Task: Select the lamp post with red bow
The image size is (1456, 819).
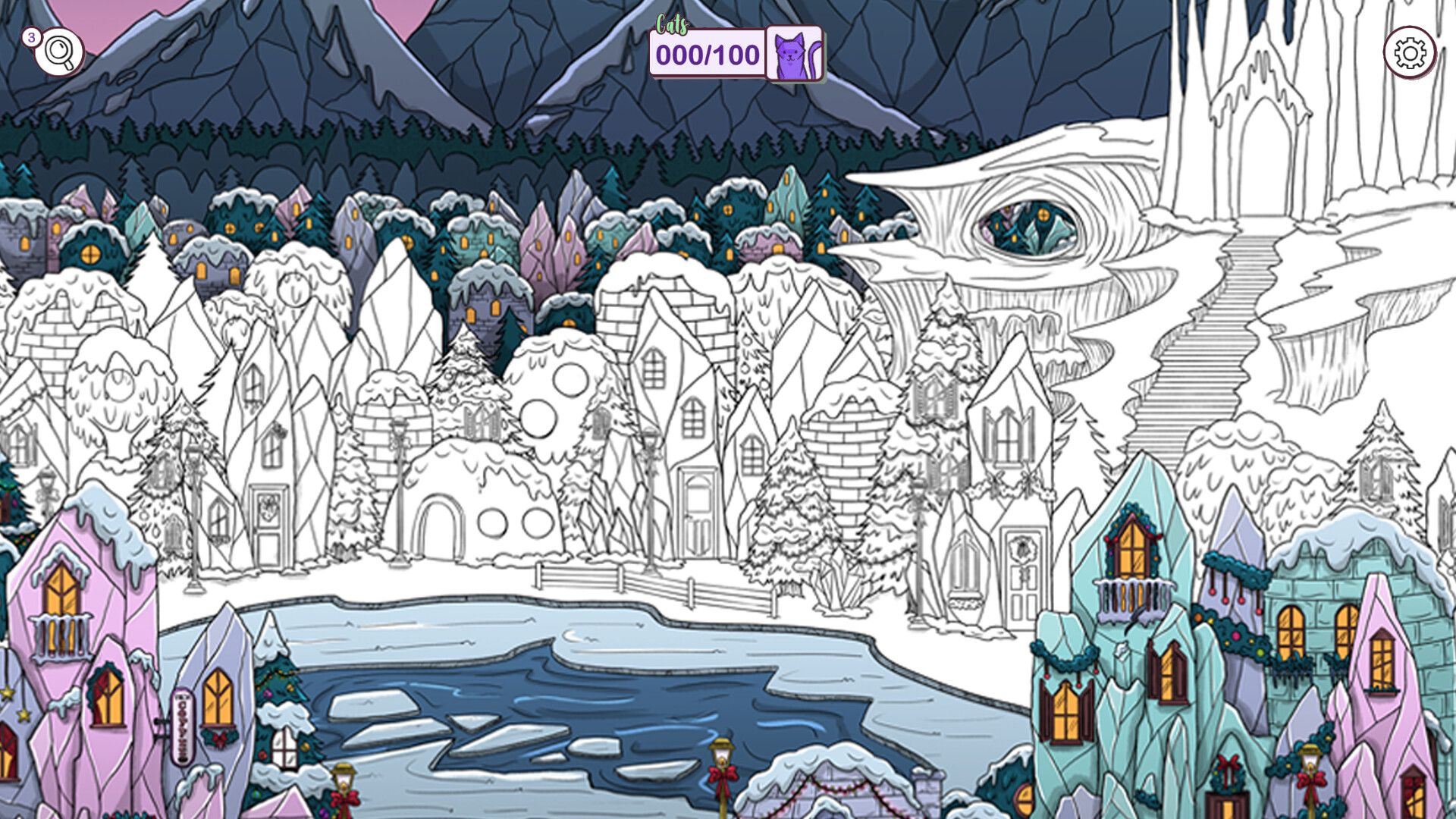Action: [x=724, y=773]
